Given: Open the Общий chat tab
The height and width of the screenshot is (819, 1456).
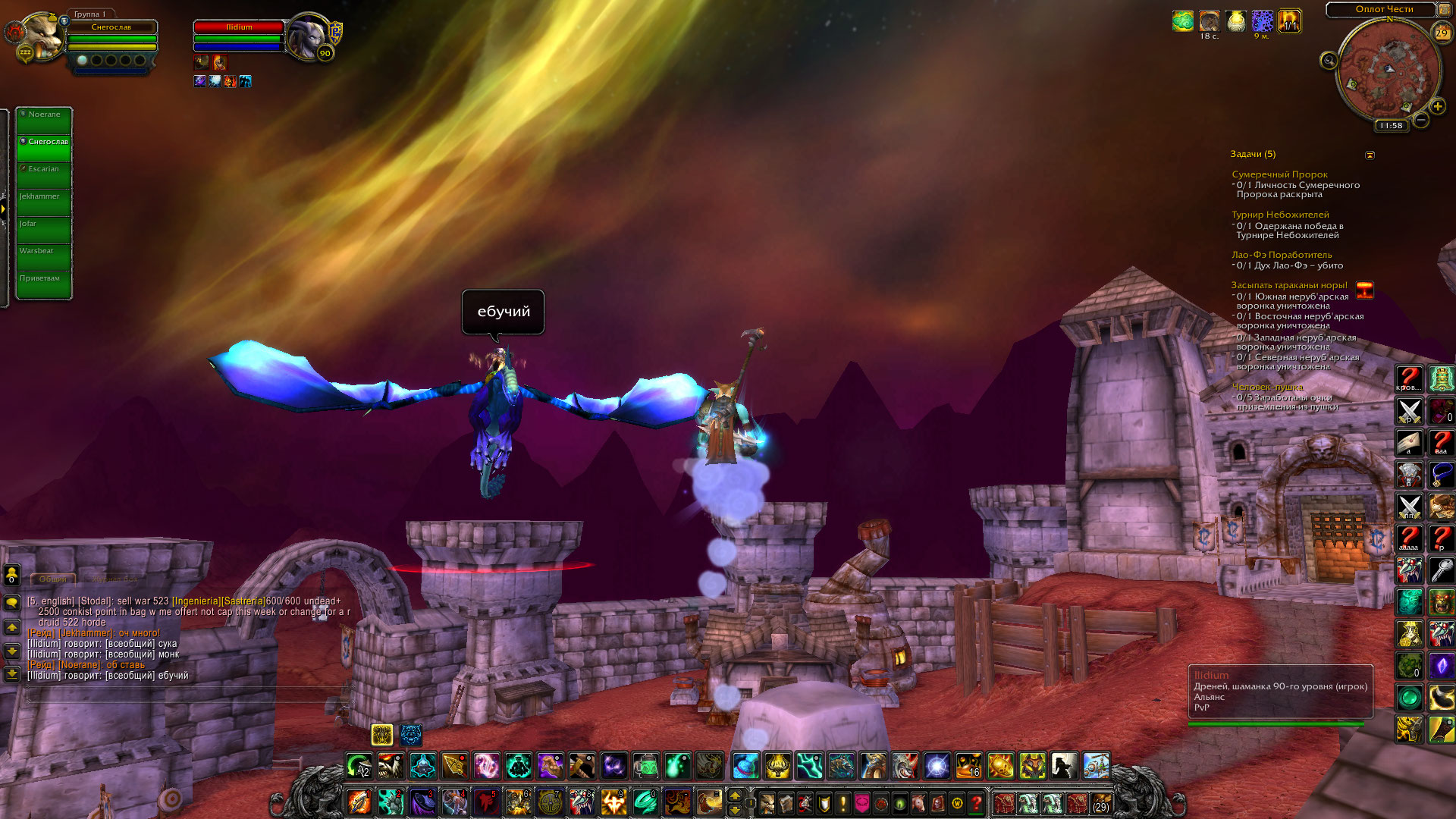Looking at the screenshot, I should (53, 579).
